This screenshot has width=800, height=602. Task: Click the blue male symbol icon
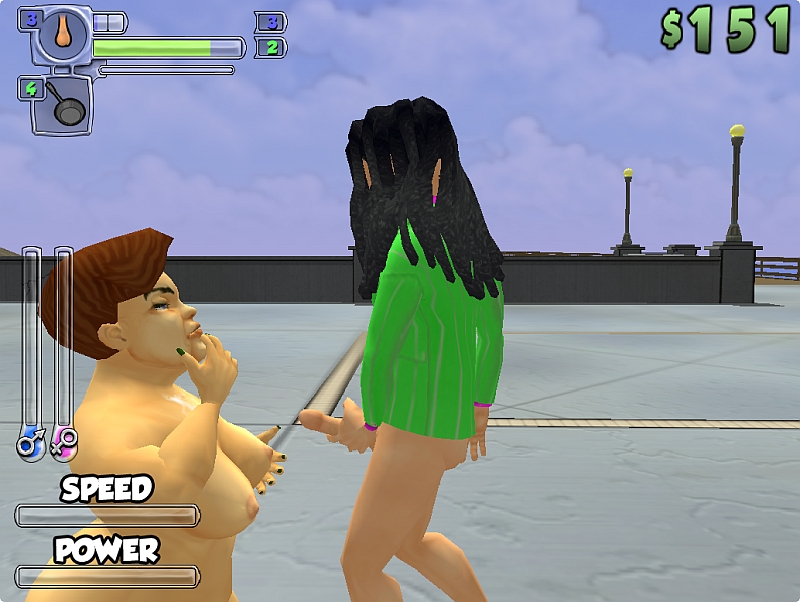pos(30,441)
